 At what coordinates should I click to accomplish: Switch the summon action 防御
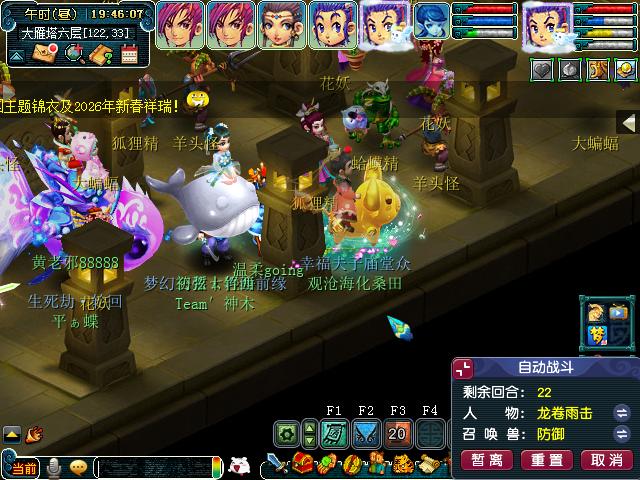(x=621, y=435)
